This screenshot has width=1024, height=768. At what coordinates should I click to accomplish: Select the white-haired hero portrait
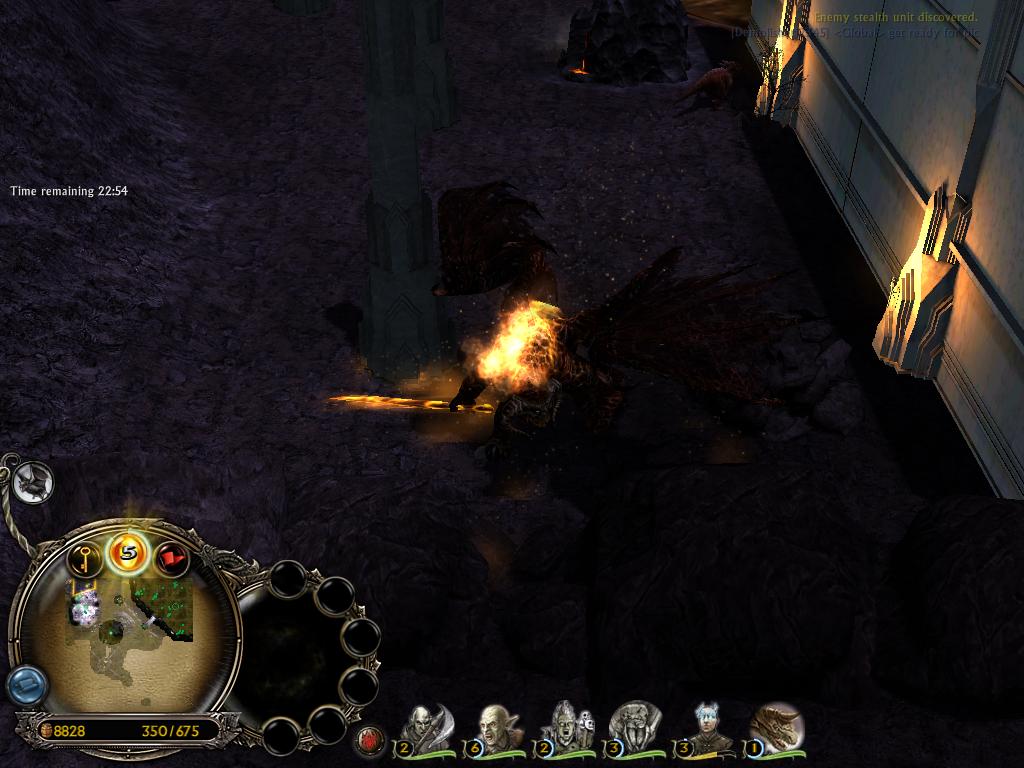point(709,727)
